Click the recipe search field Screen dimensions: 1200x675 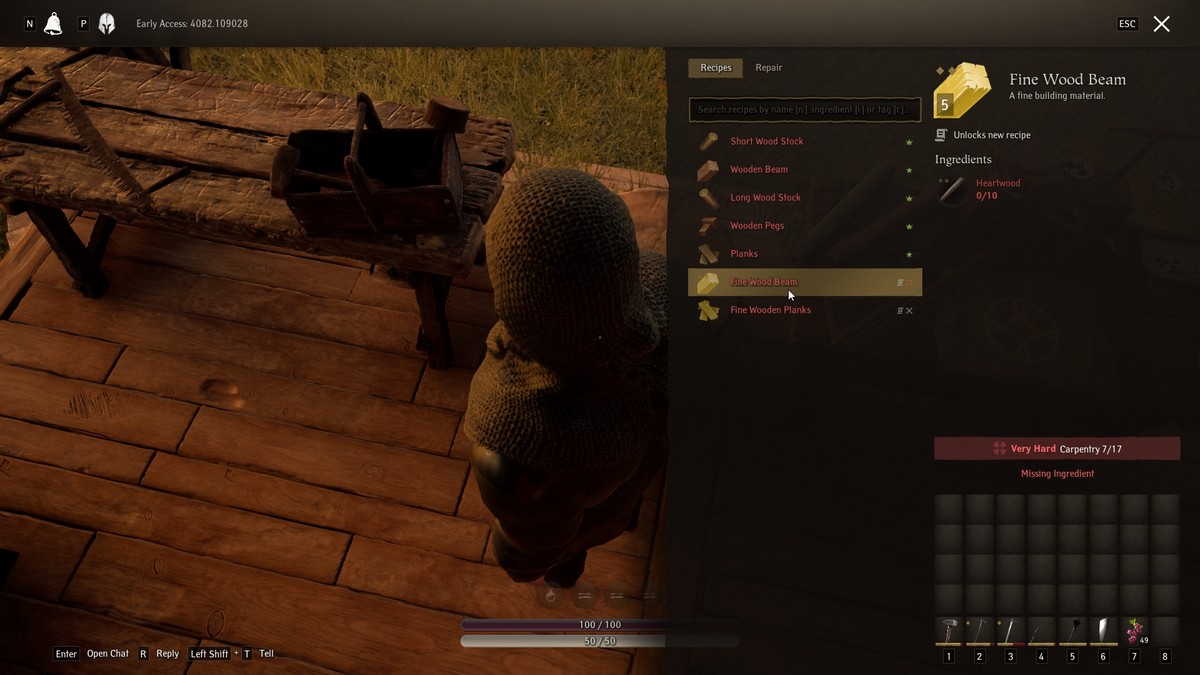point(804,109)
